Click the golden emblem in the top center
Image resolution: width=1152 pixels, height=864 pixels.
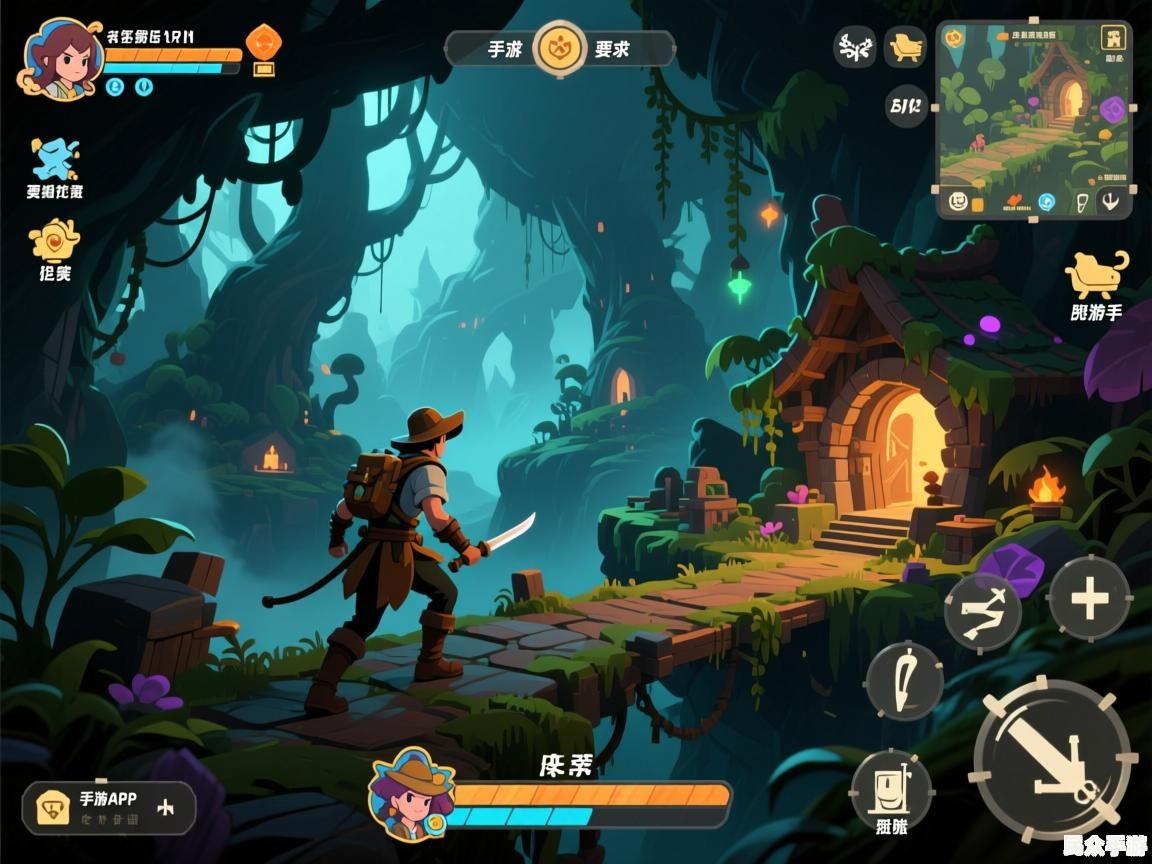pyautogui.click(x=560, y=48)
